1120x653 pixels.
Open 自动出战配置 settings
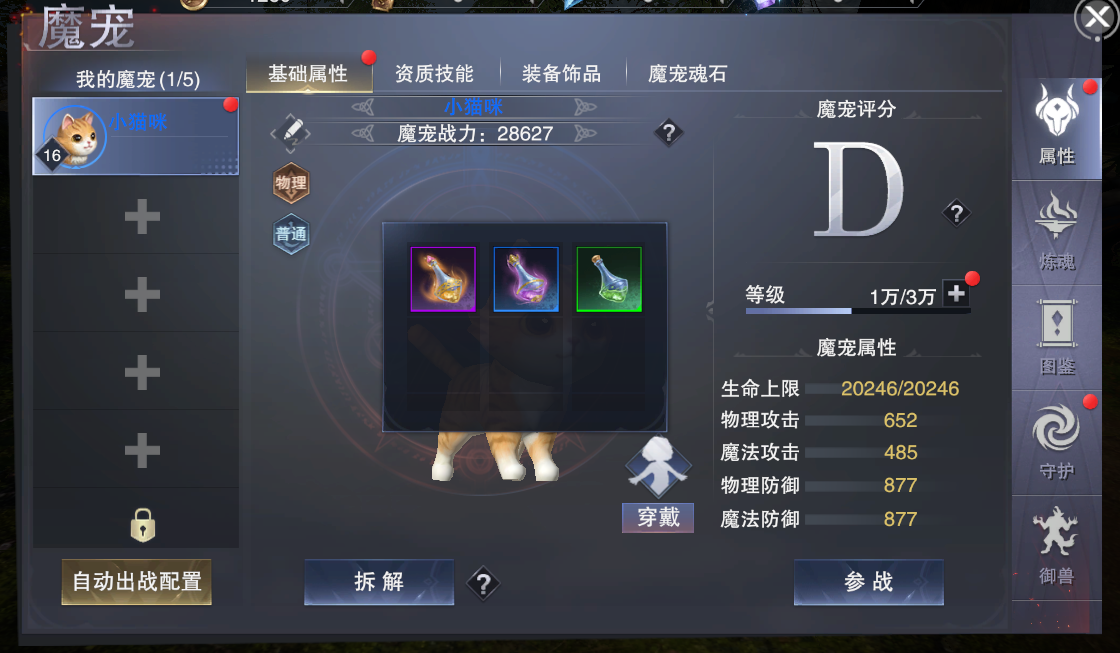137,581
